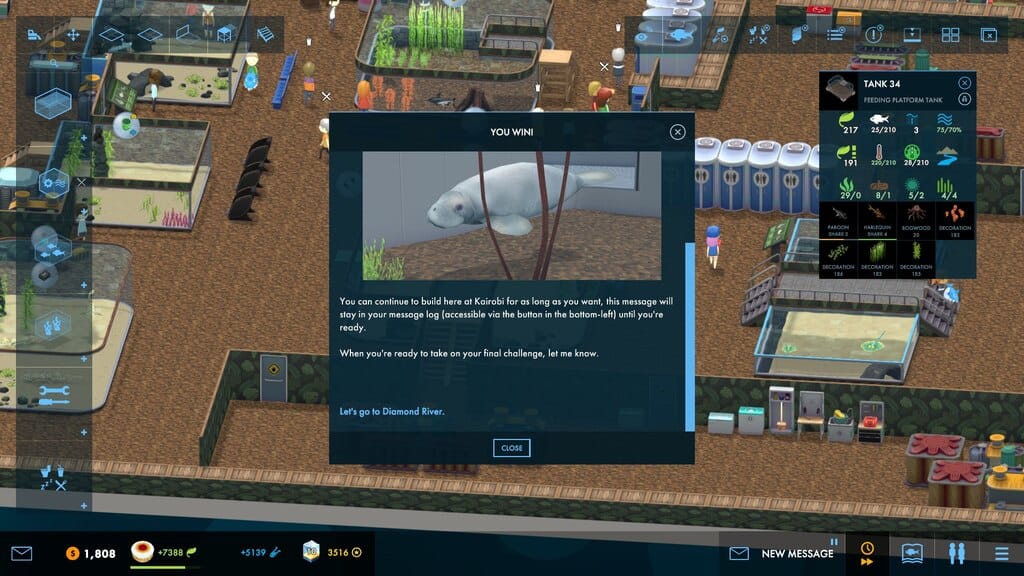The height and width of the screenshot is (576, 1024).
Task: Select the Bogwood item slot
Action: (x=916, y=220)
